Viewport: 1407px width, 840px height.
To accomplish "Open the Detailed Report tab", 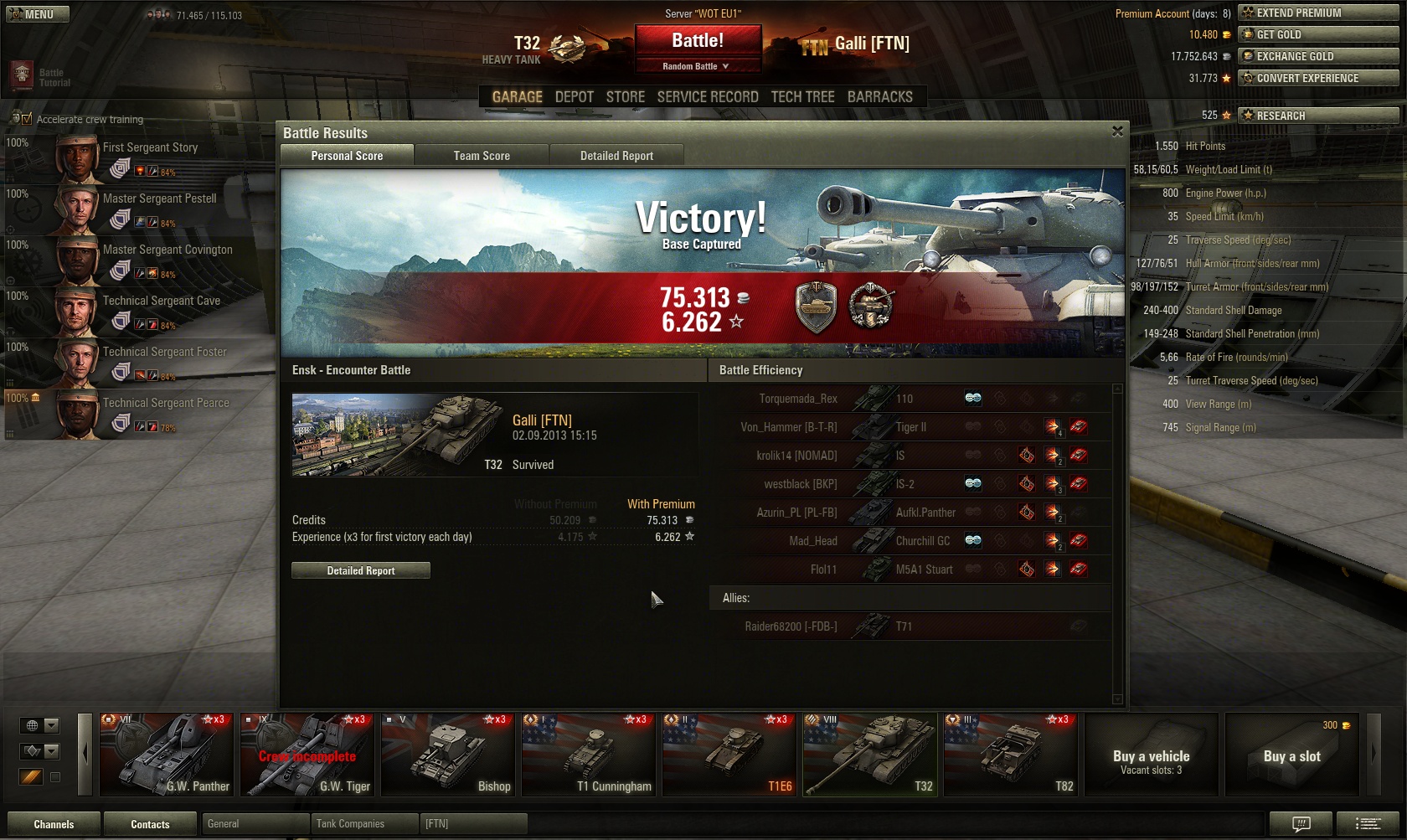I will (x=616, y=156).
